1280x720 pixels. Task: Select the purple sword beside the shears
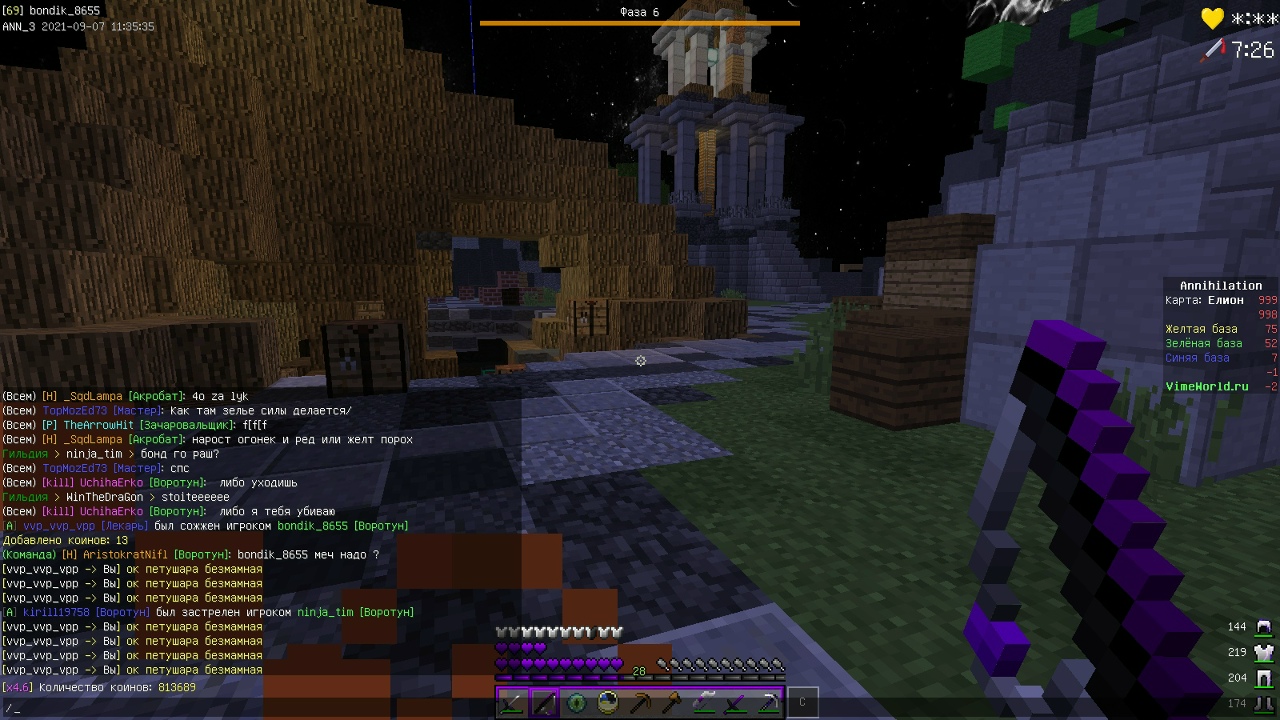pos(736,703)
